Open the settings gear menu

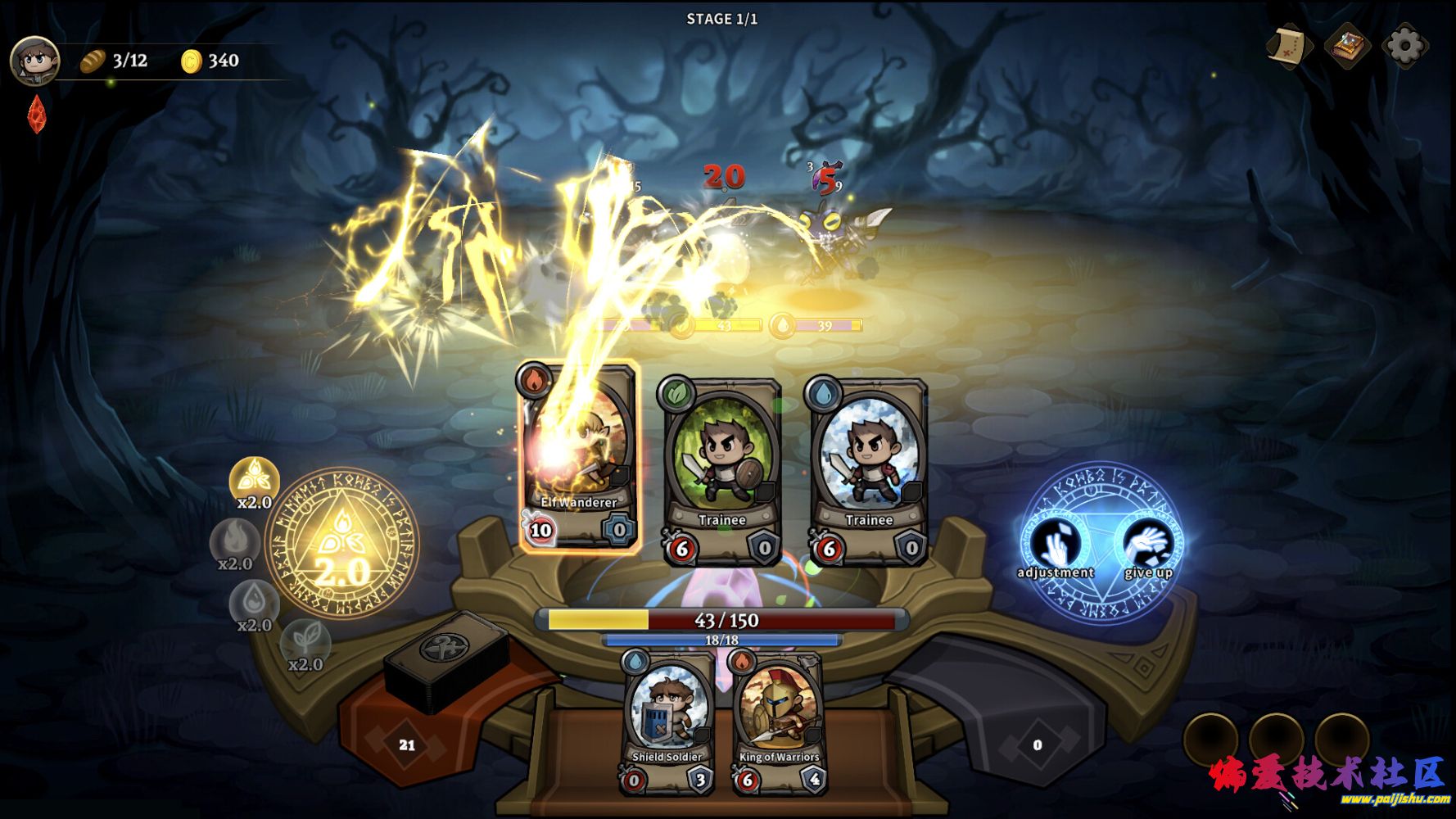pyautogui.click(x=1404, y=46)
